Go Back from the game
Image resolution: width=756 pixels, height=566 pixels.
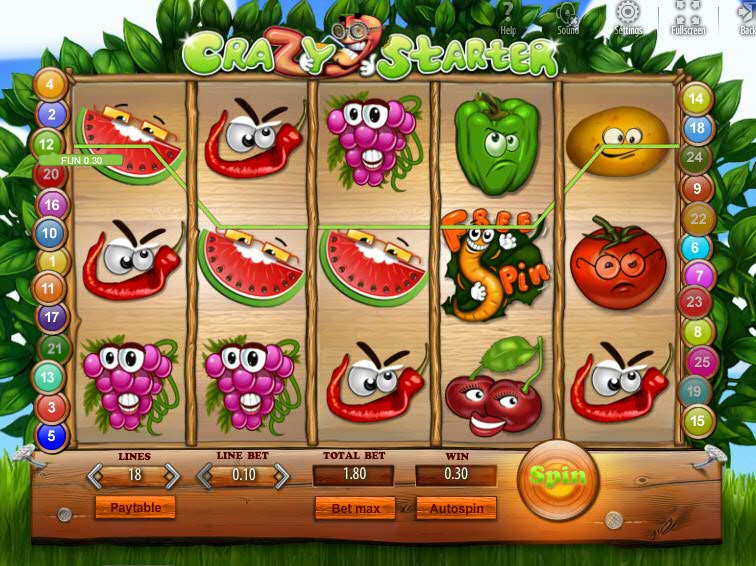click(746, 17)
